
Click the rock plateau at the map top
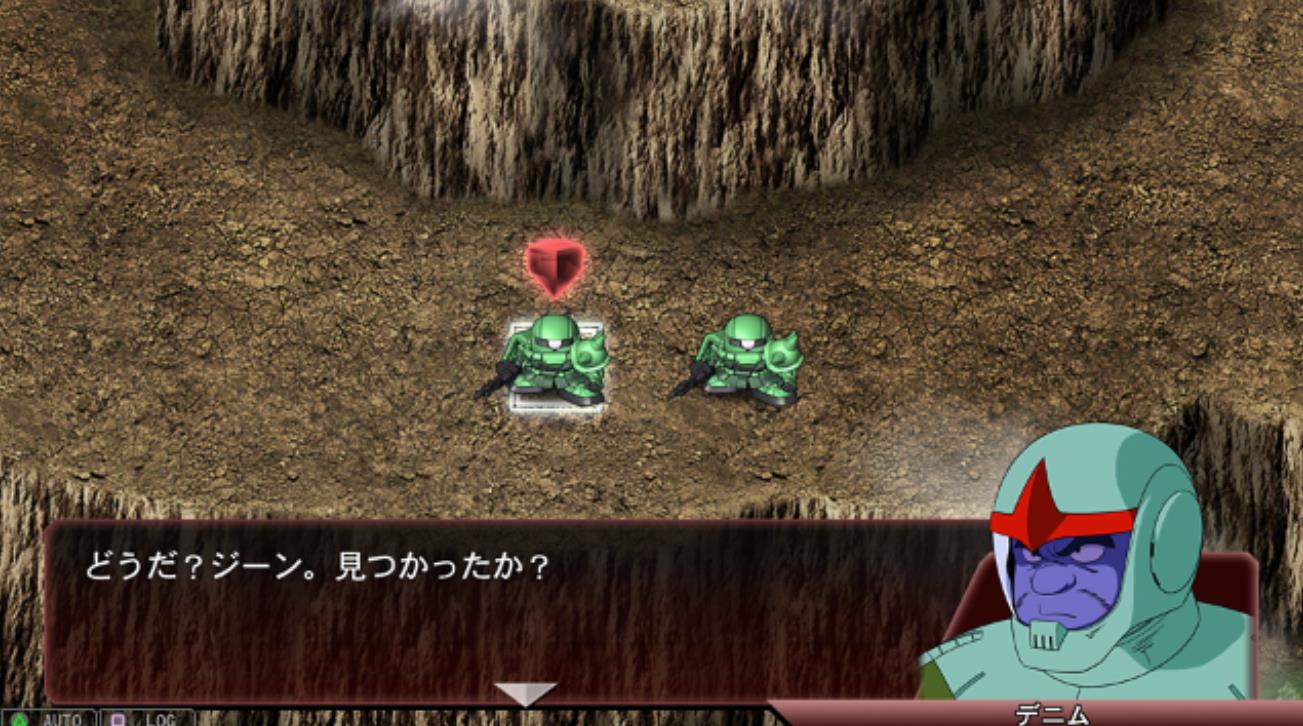coord(650,15)
